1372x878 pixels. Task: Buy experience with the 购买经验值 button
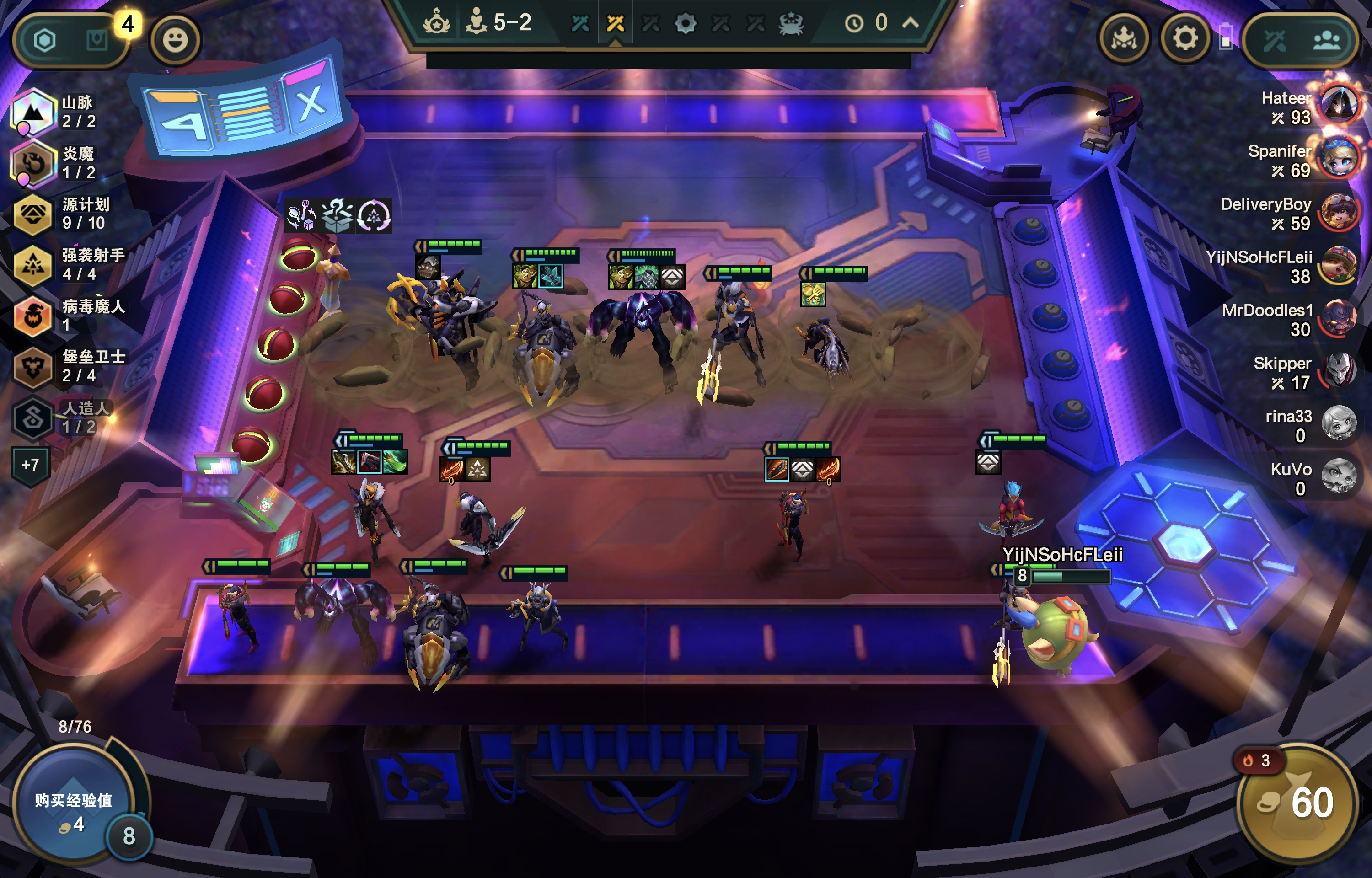click(x=72, y=810)
